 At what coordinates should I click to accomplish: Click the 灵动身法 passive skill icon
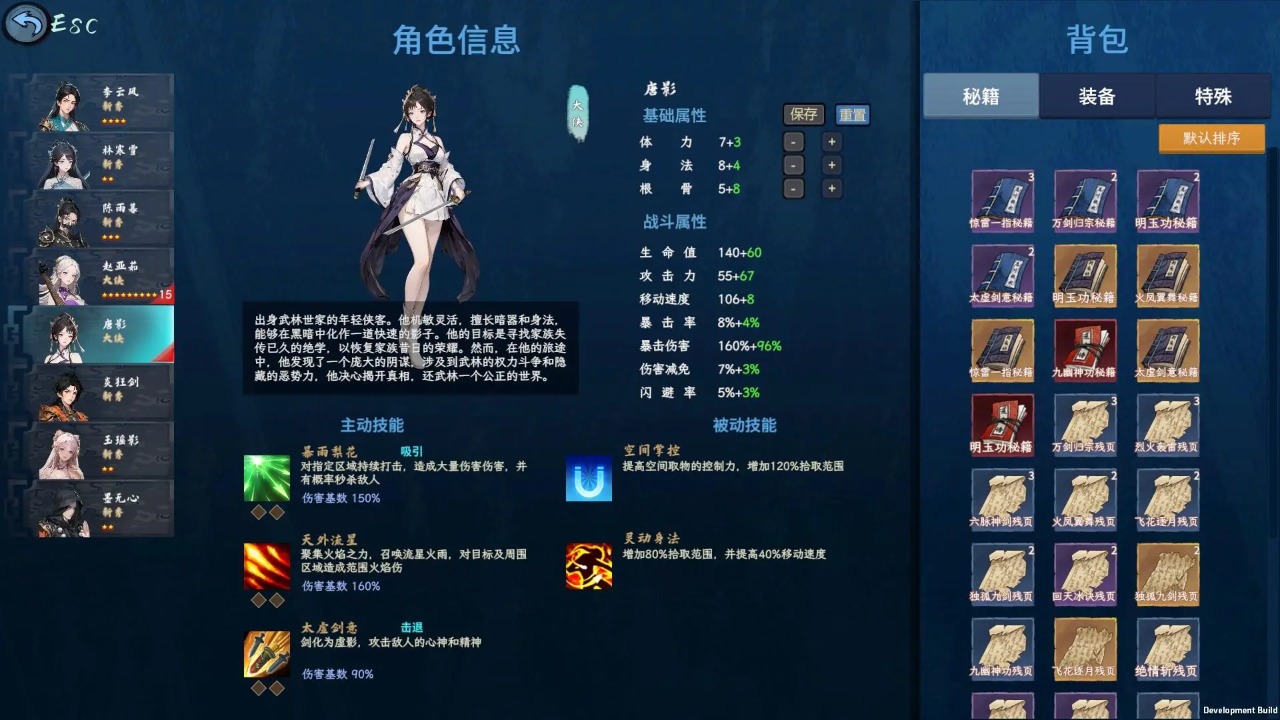point(588,567)
